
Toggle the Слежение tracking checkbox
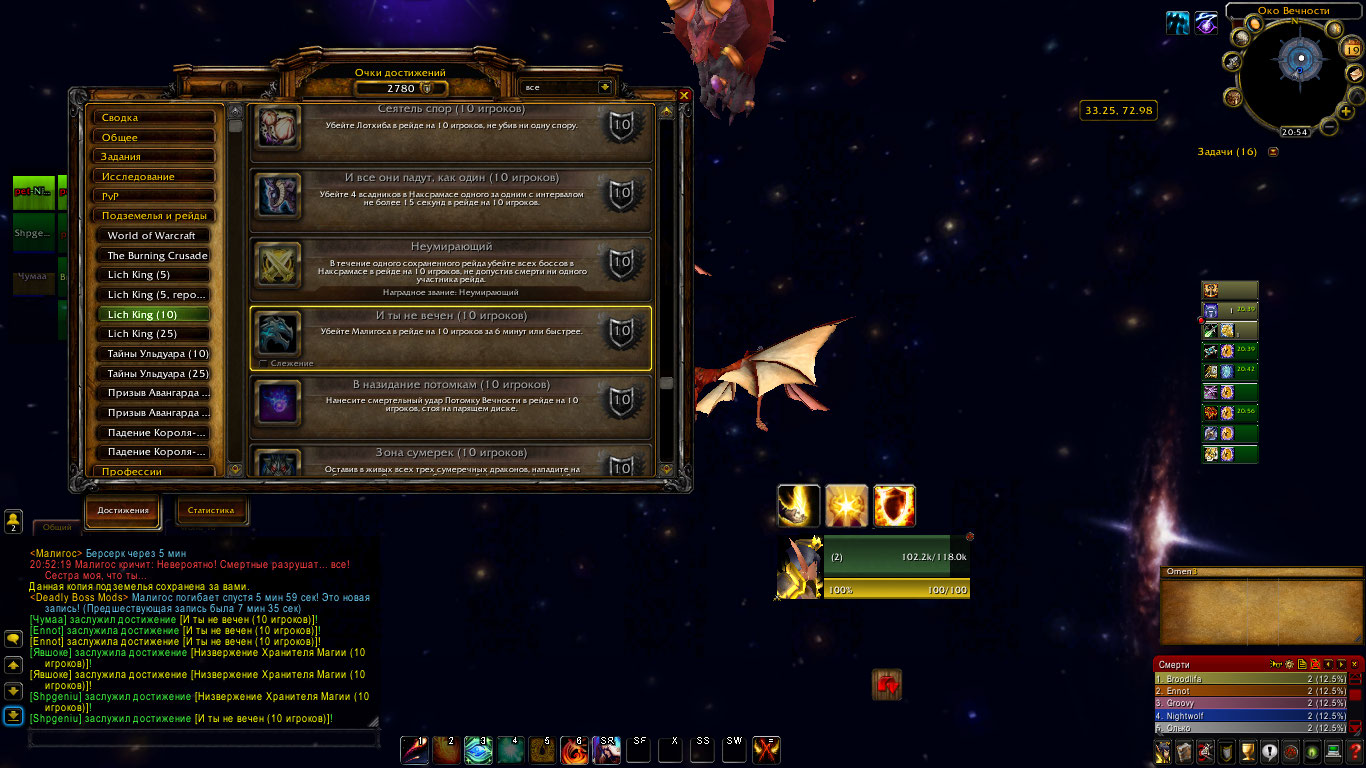click(x=263, y=363)
